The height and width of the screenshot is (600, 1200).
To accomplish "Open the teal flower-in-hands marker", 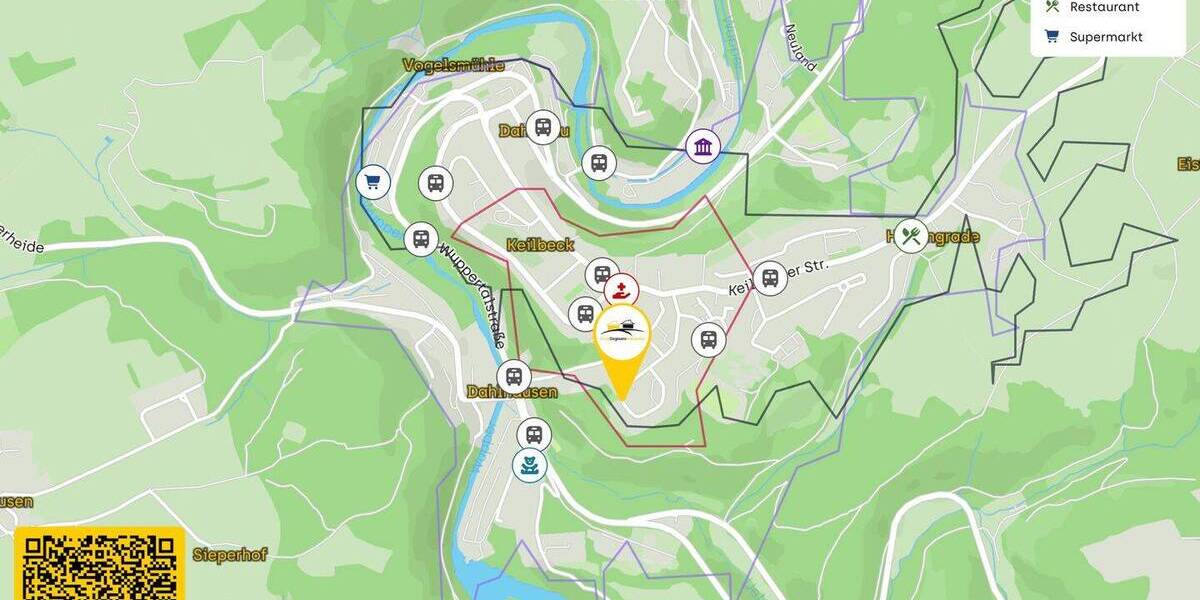I will pyautogui.click(x=530, y=465).
